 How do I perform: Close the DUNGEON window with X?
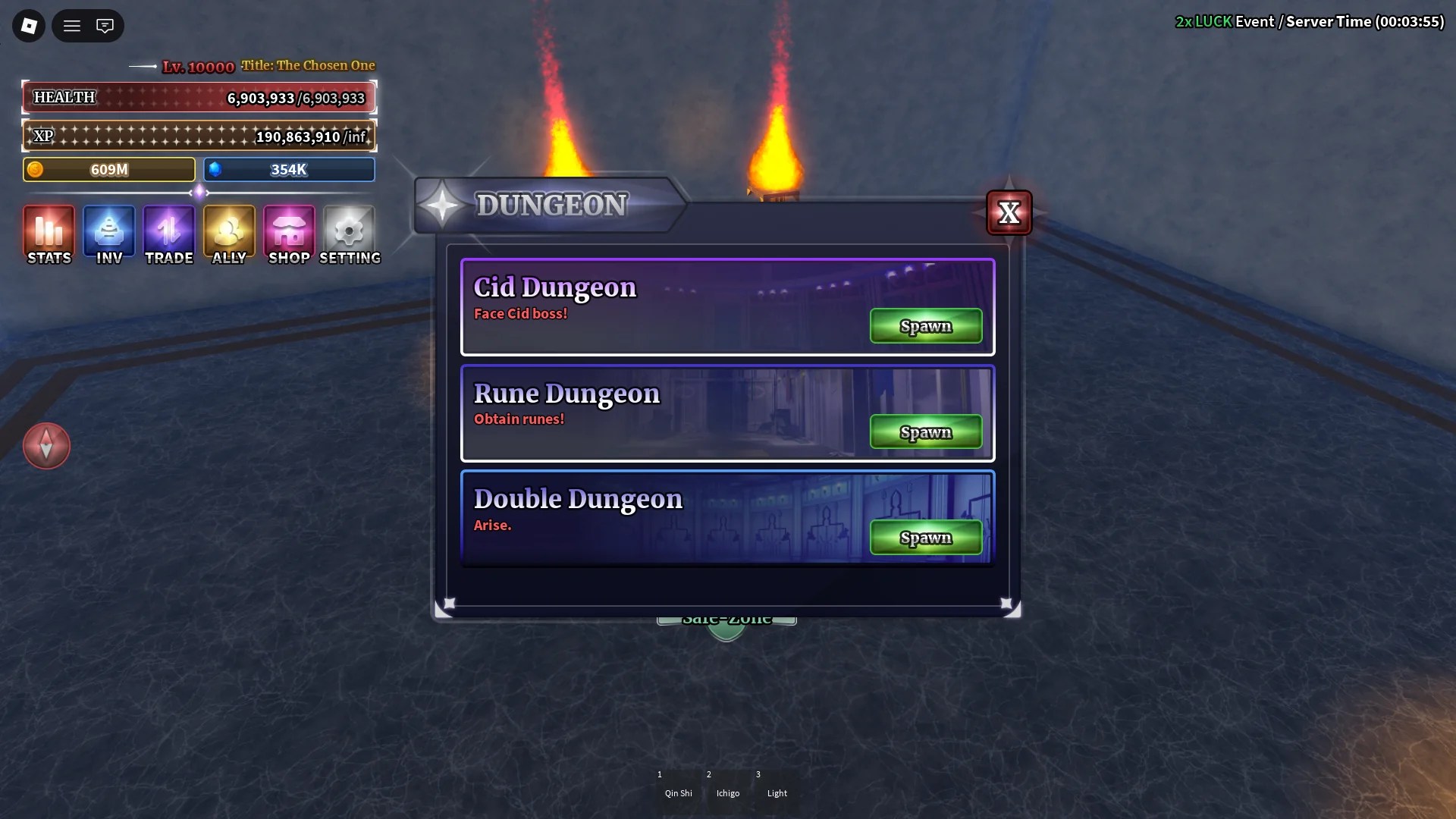click(x=1009, y=213)
